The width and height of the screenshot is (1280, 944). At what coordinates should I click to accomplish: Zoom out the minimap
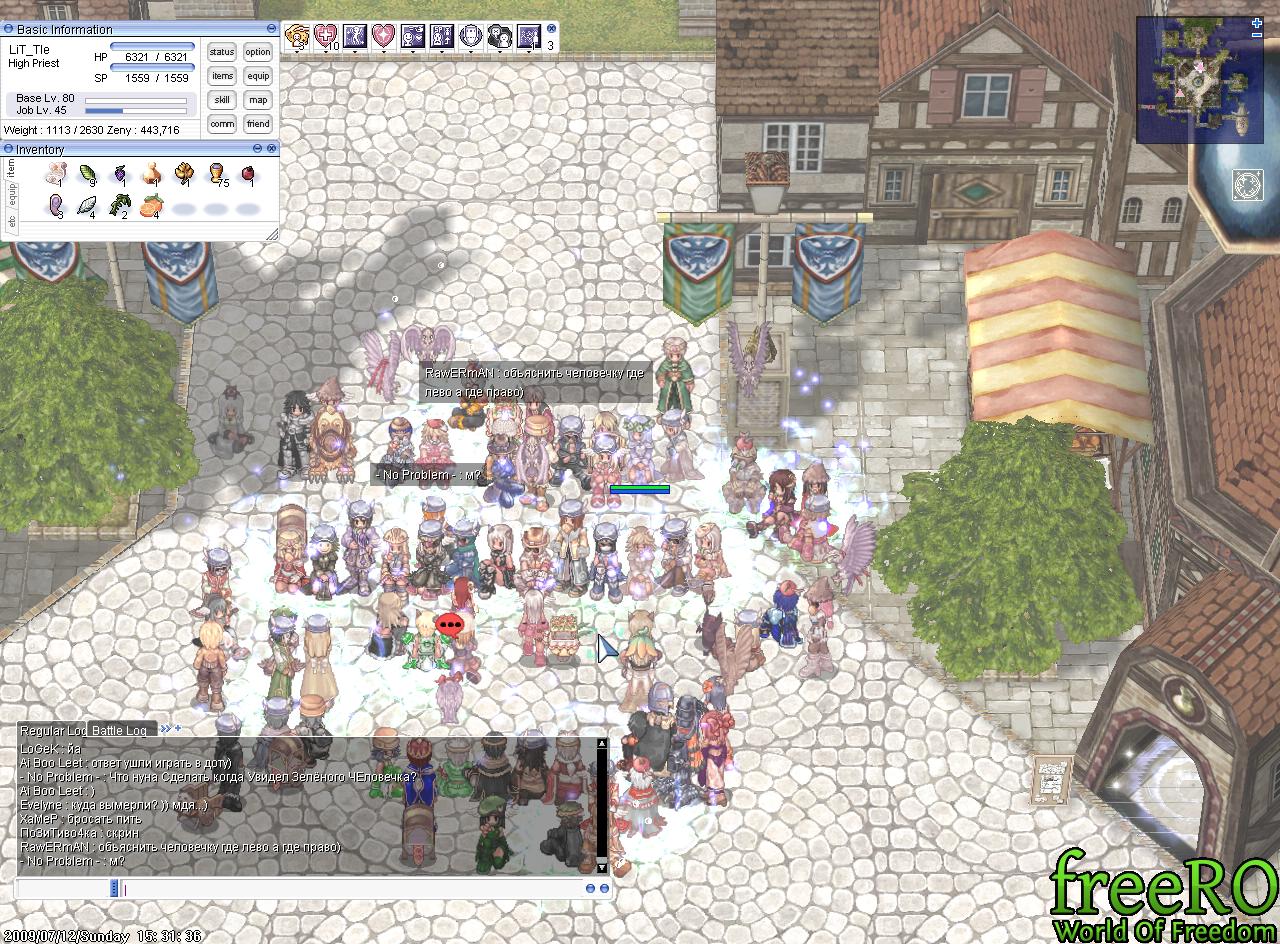click(x=1257, y=35)
